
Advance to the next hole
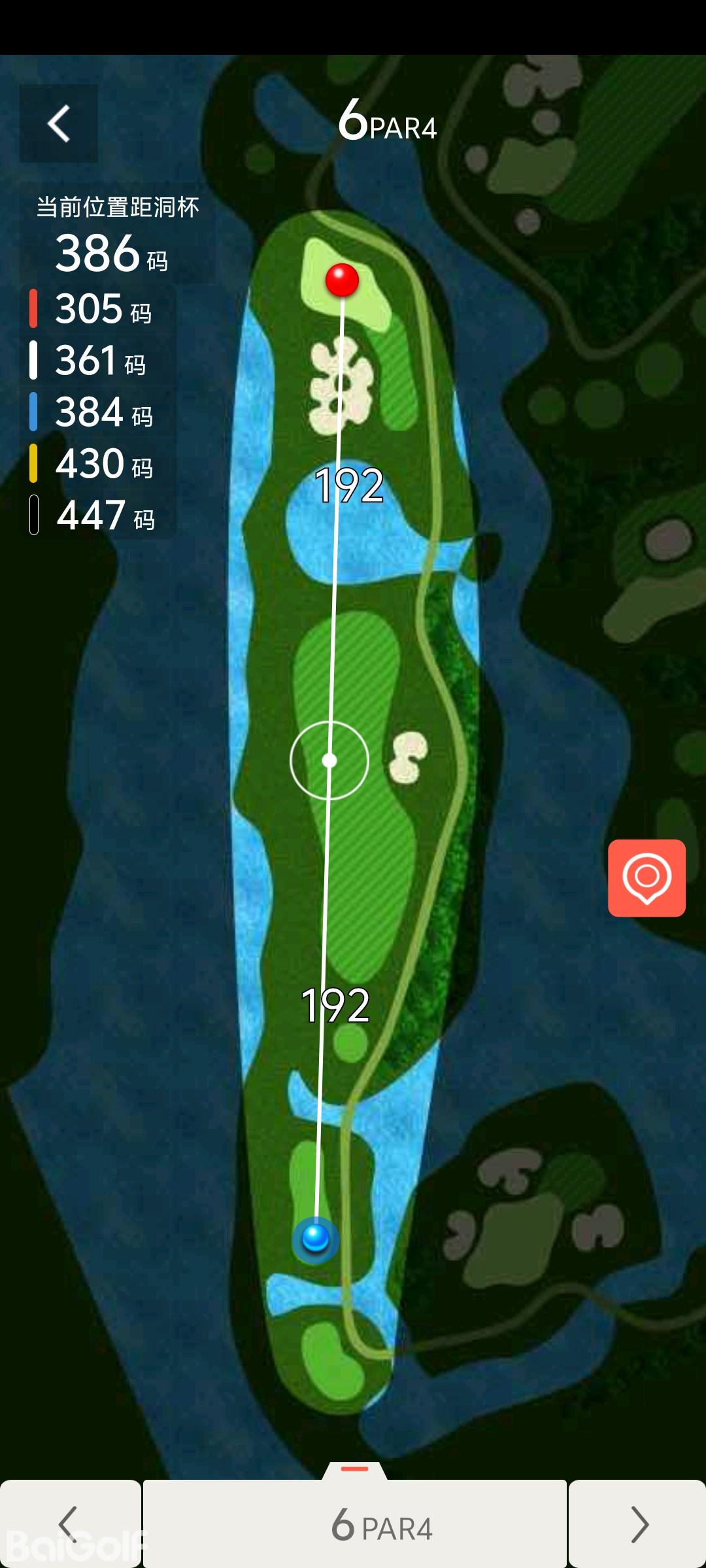[637, 1524]
